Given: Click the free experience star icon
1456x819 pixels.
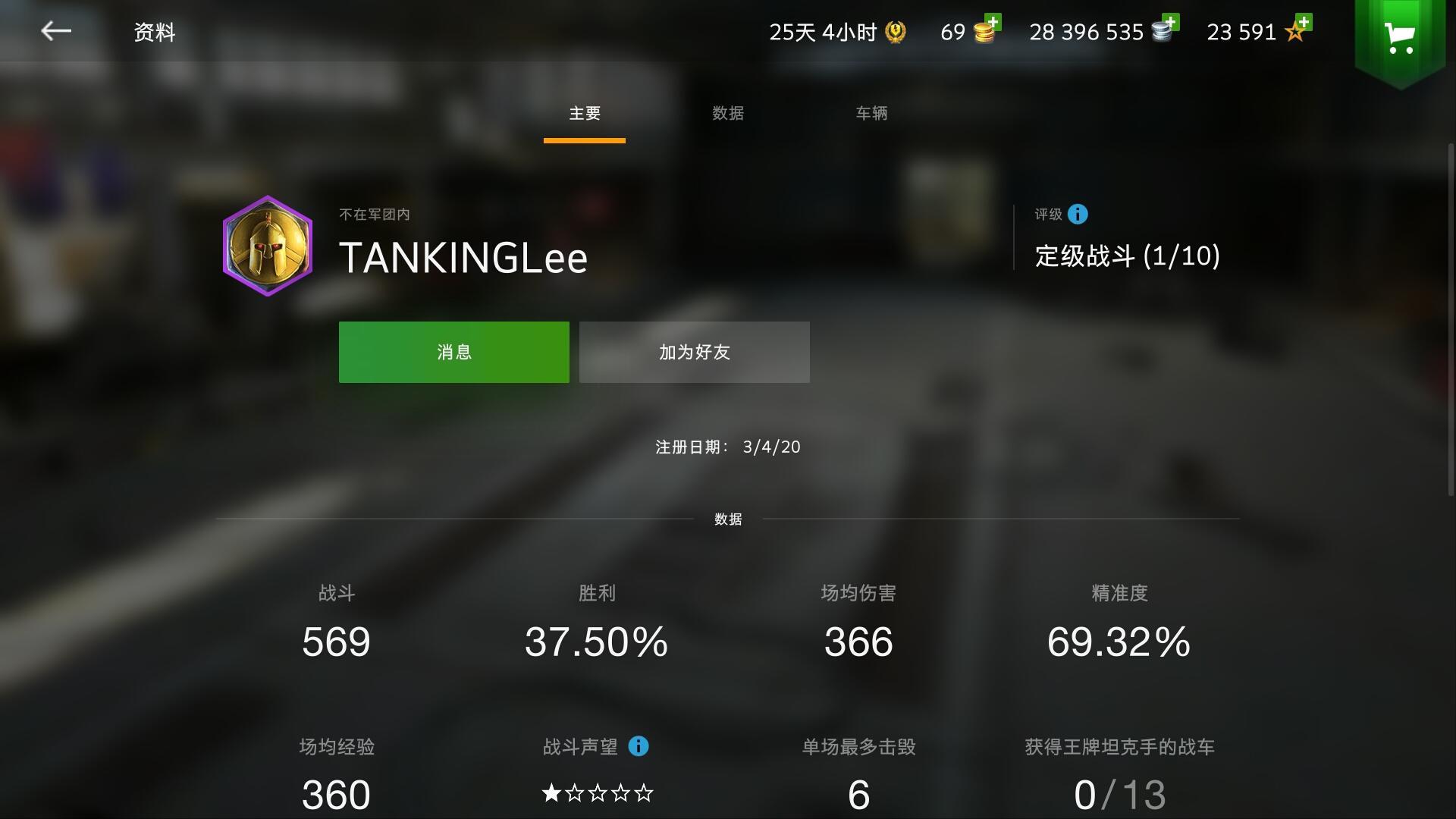Looking at the screenshot, I should tap(1293, 33).
